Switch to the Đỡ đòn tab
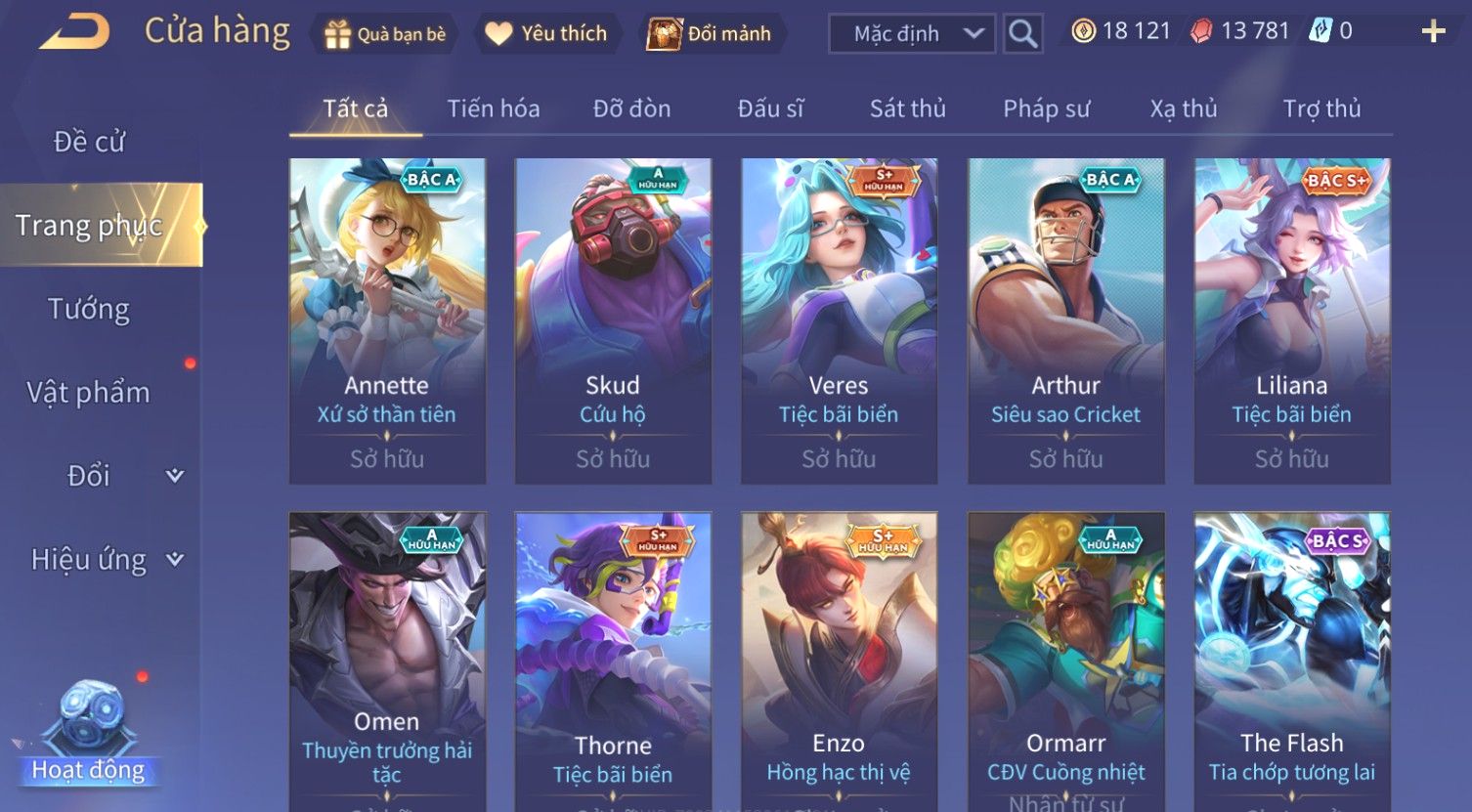The height and width of the screenshot is (812, 1472). click(631, 108)
